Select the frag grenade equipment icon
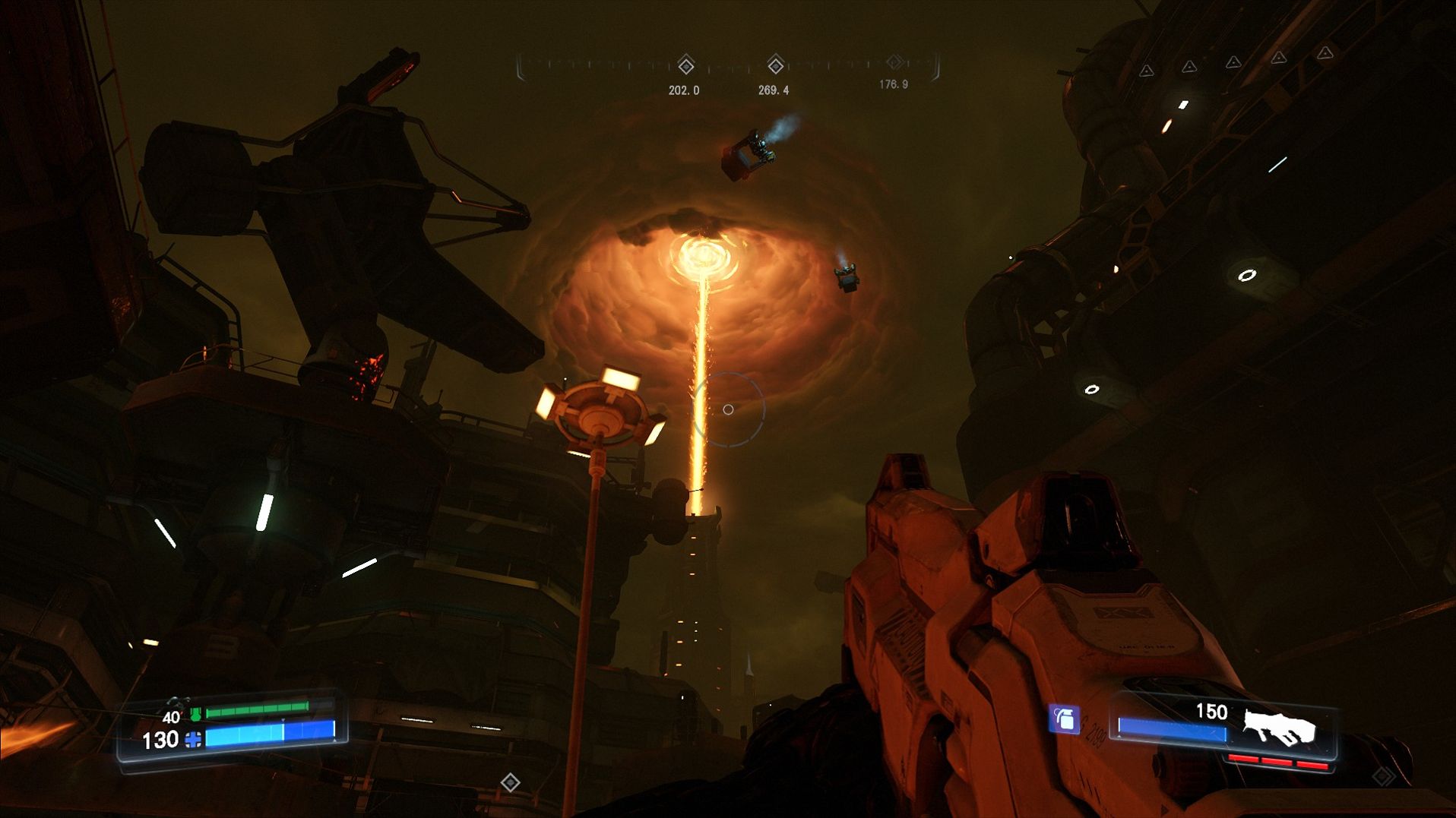 point(1064,719)
